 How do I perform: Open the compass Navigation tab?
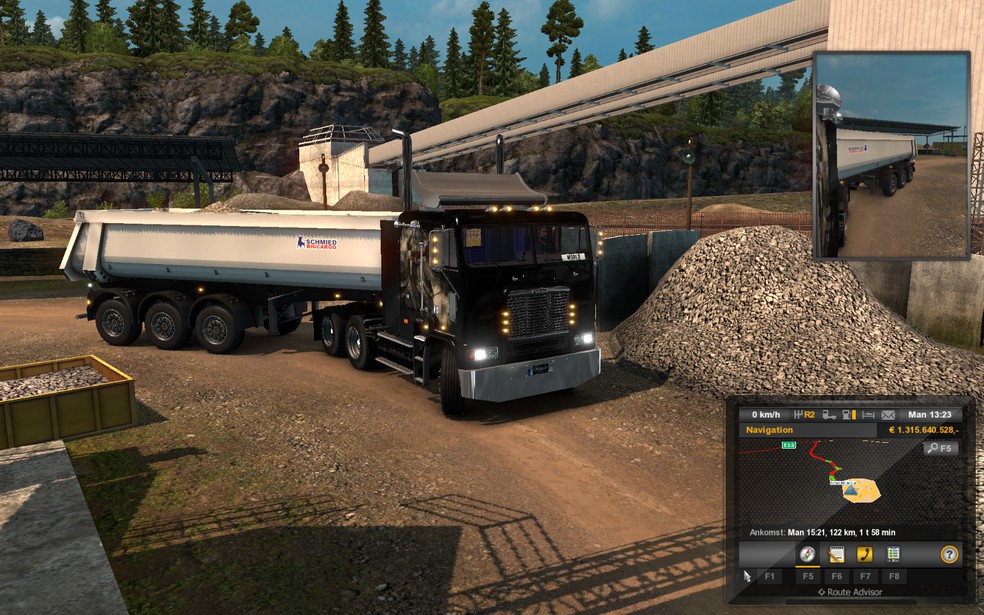tap(806, 554)
